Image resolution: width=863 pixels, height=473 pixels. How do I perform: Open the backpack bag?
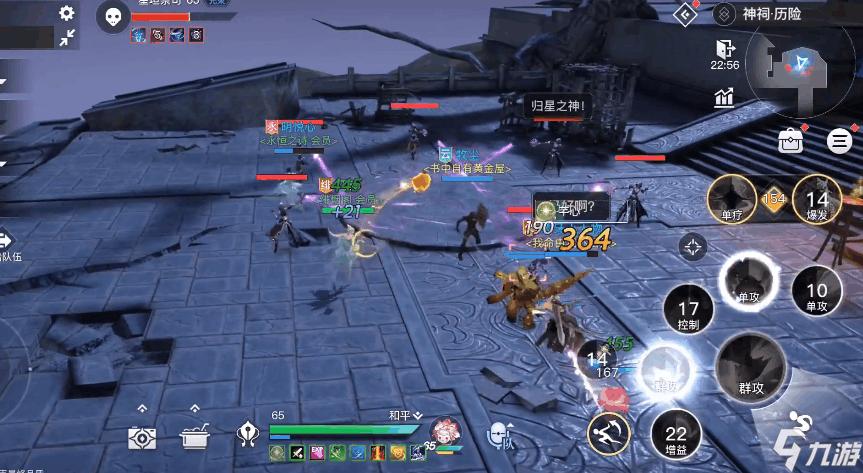(x=792, y=141)
